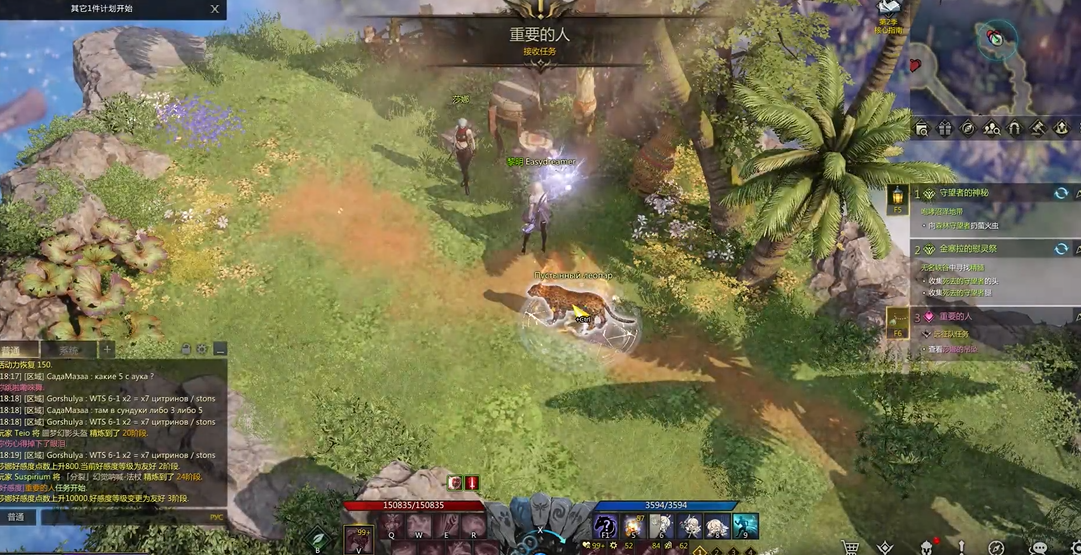1081x555 pixels.
Task: Select the 重要的人 quest entry
Action: tap(955, 316)
